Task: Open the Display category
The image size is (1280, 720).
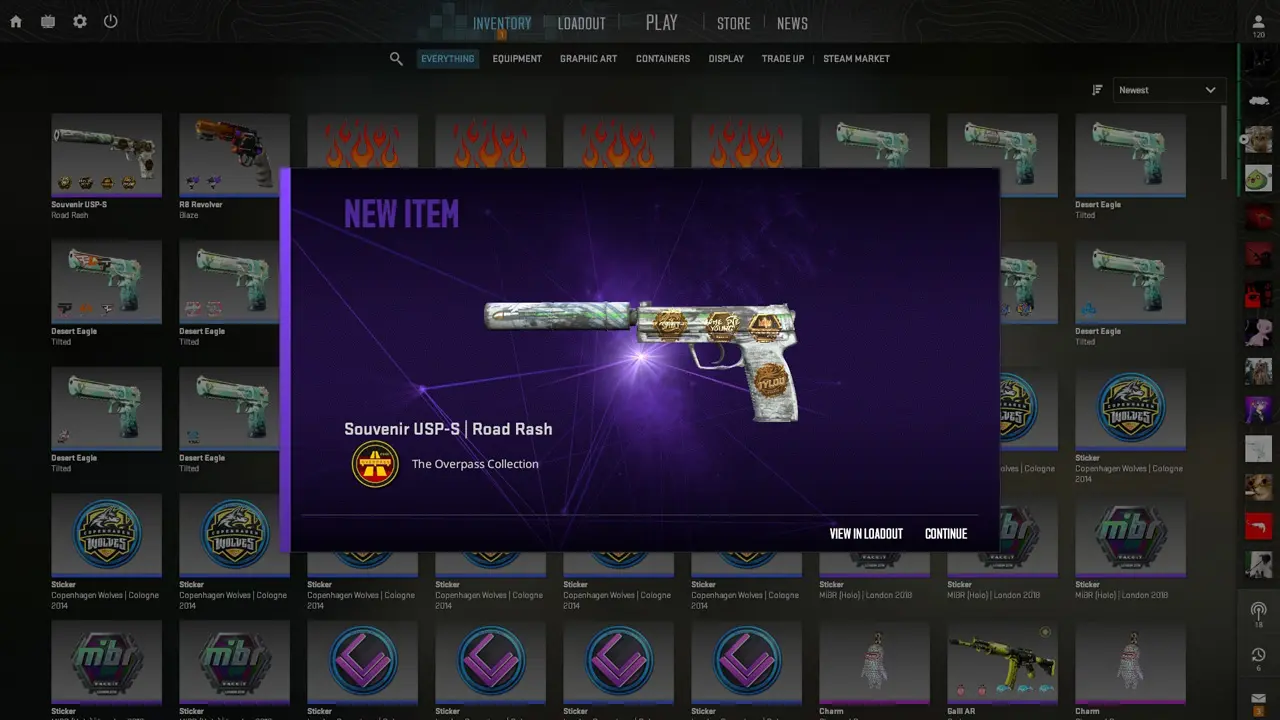Action: [726, 59]
